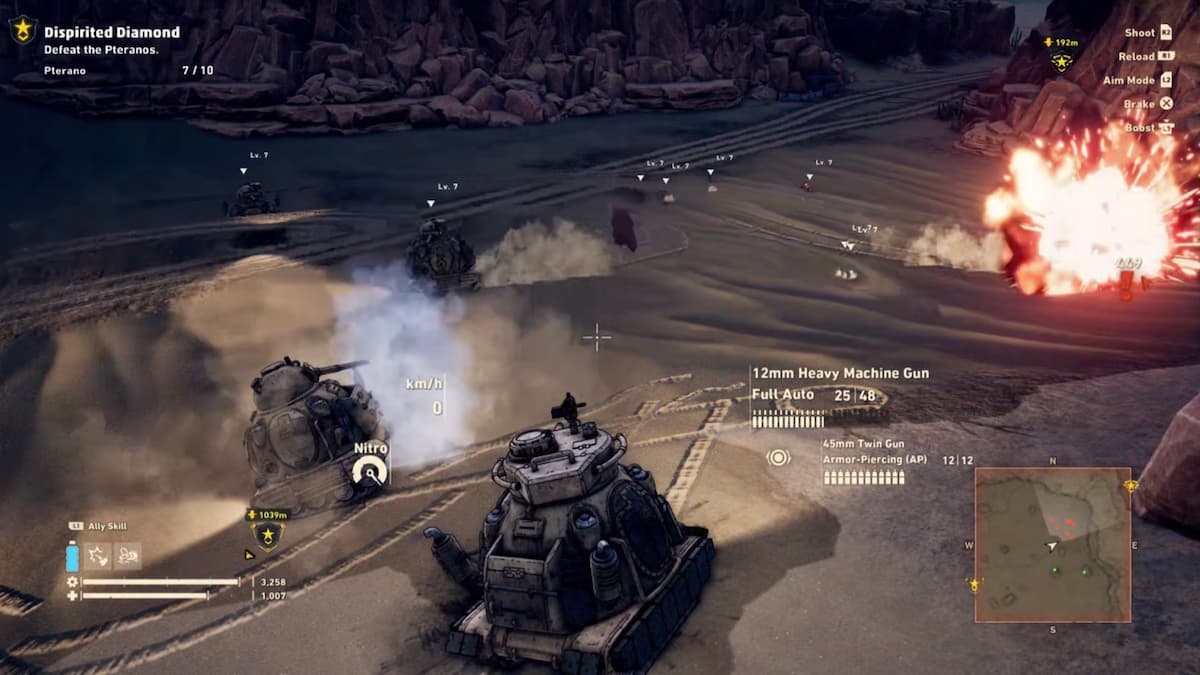The image size is (1200, 675).
Task: Click the quest star badge beside Dispirited Diamond
Action: point(22,31)
